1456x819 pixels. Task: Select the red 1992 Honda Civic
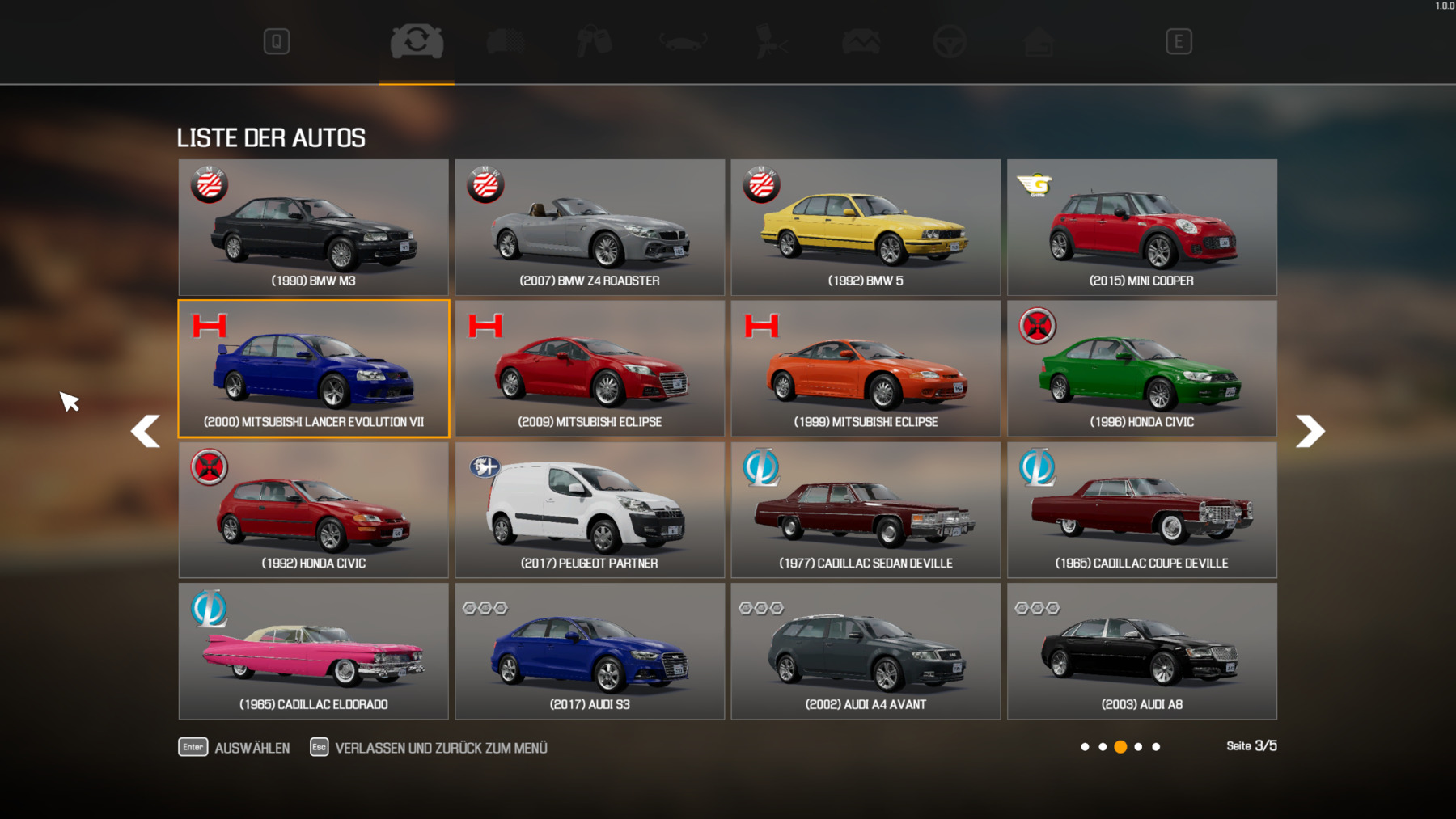point(313,509)
